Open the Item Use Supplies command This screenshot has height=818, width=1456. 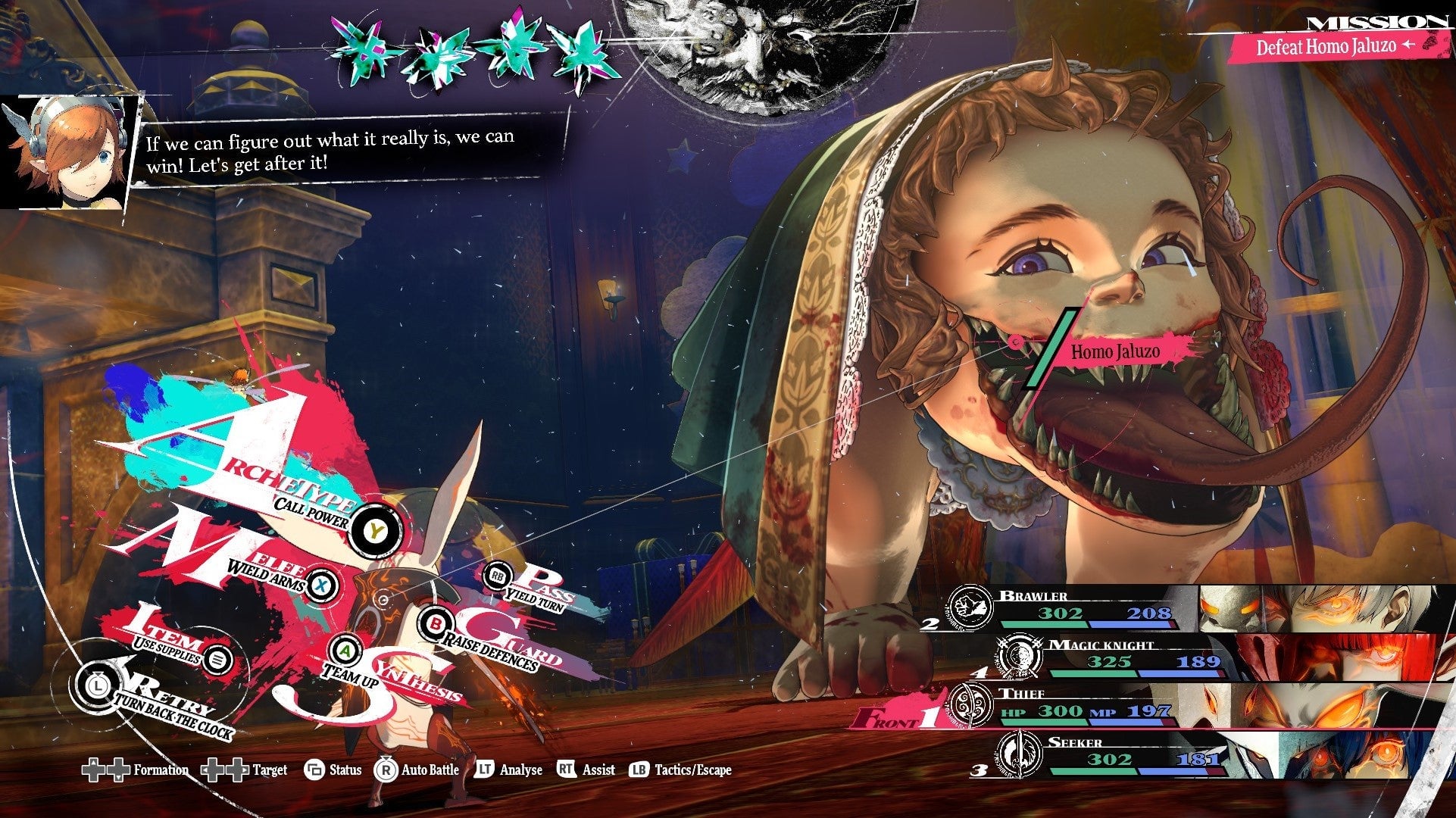point(217,660)
